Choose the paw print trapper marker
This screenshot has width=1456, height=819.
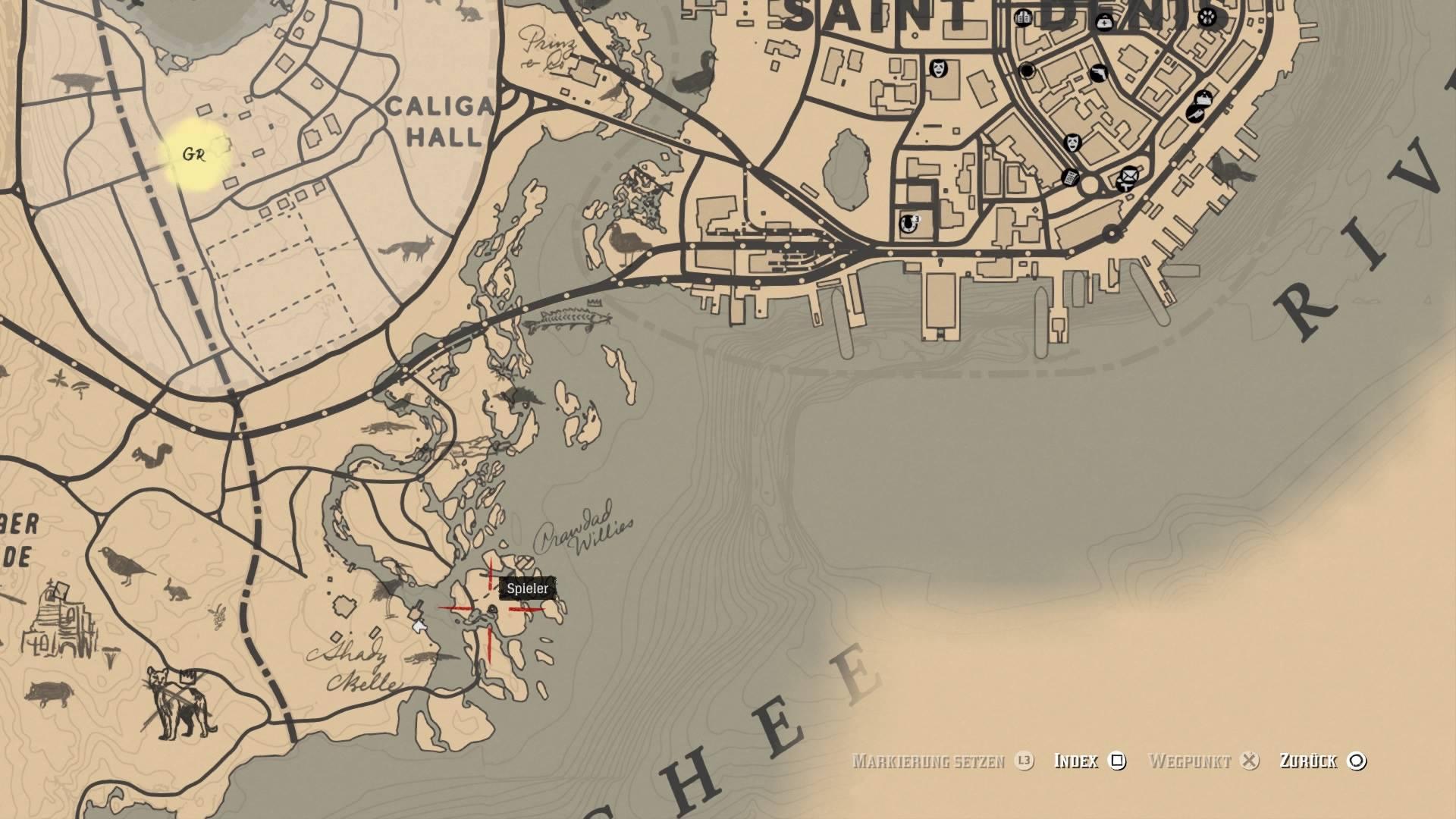pyautogui.click(x=1207, y=17)
